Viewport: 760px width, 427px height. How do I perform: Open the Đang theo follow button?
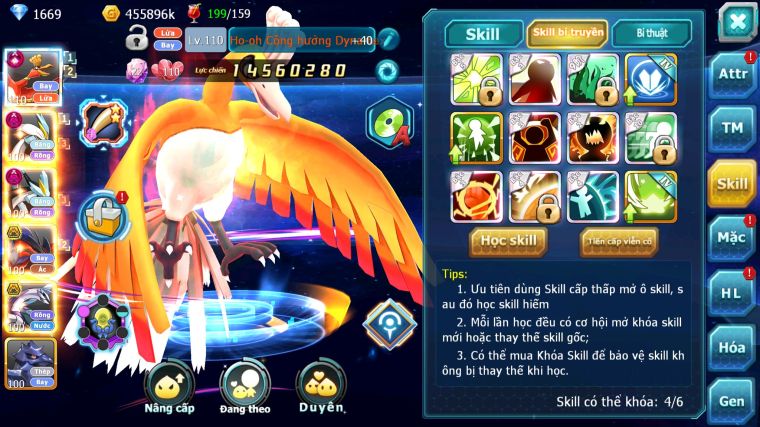245,388
